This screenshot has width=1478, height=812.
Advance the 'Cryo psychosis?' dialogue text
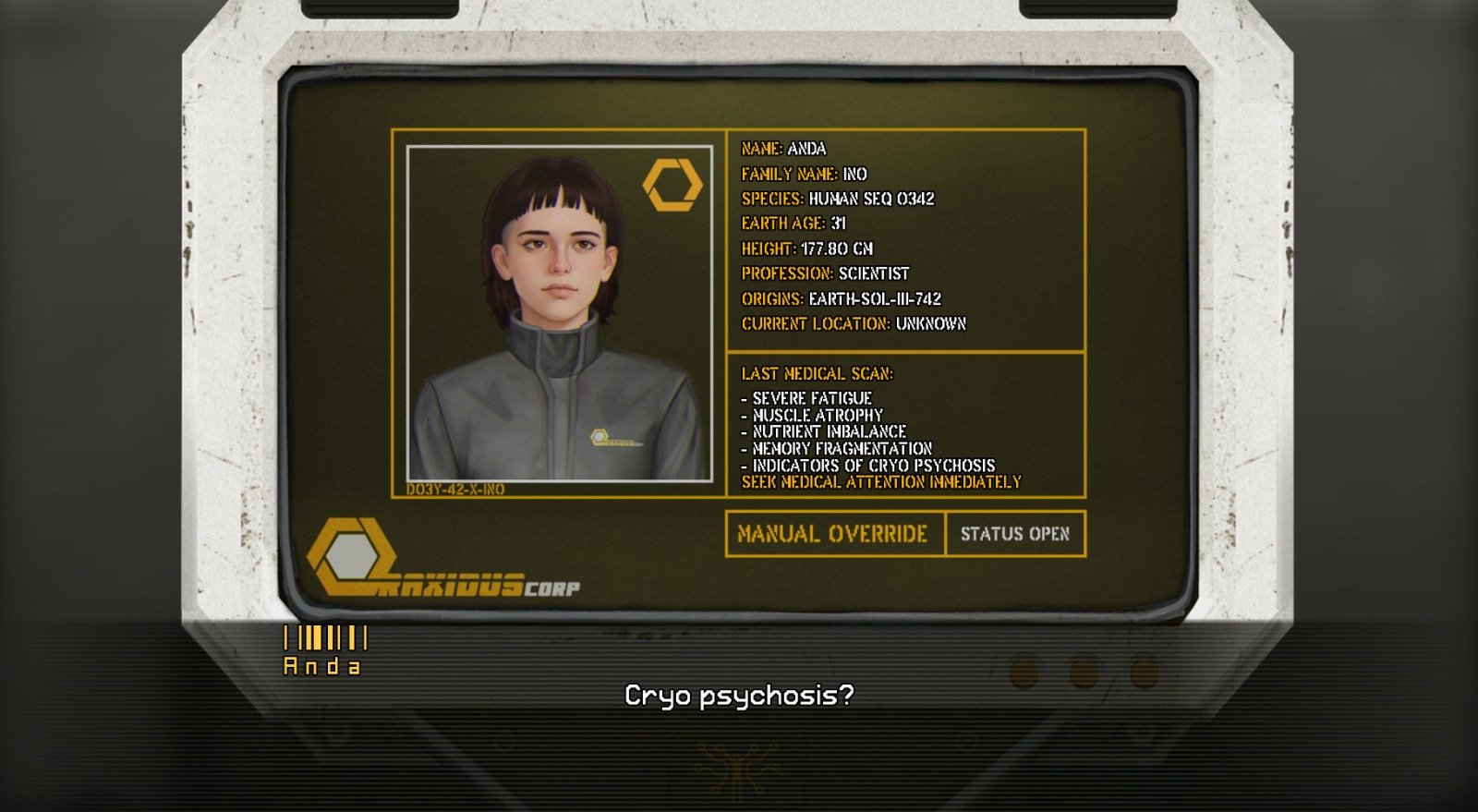[739, 696]
